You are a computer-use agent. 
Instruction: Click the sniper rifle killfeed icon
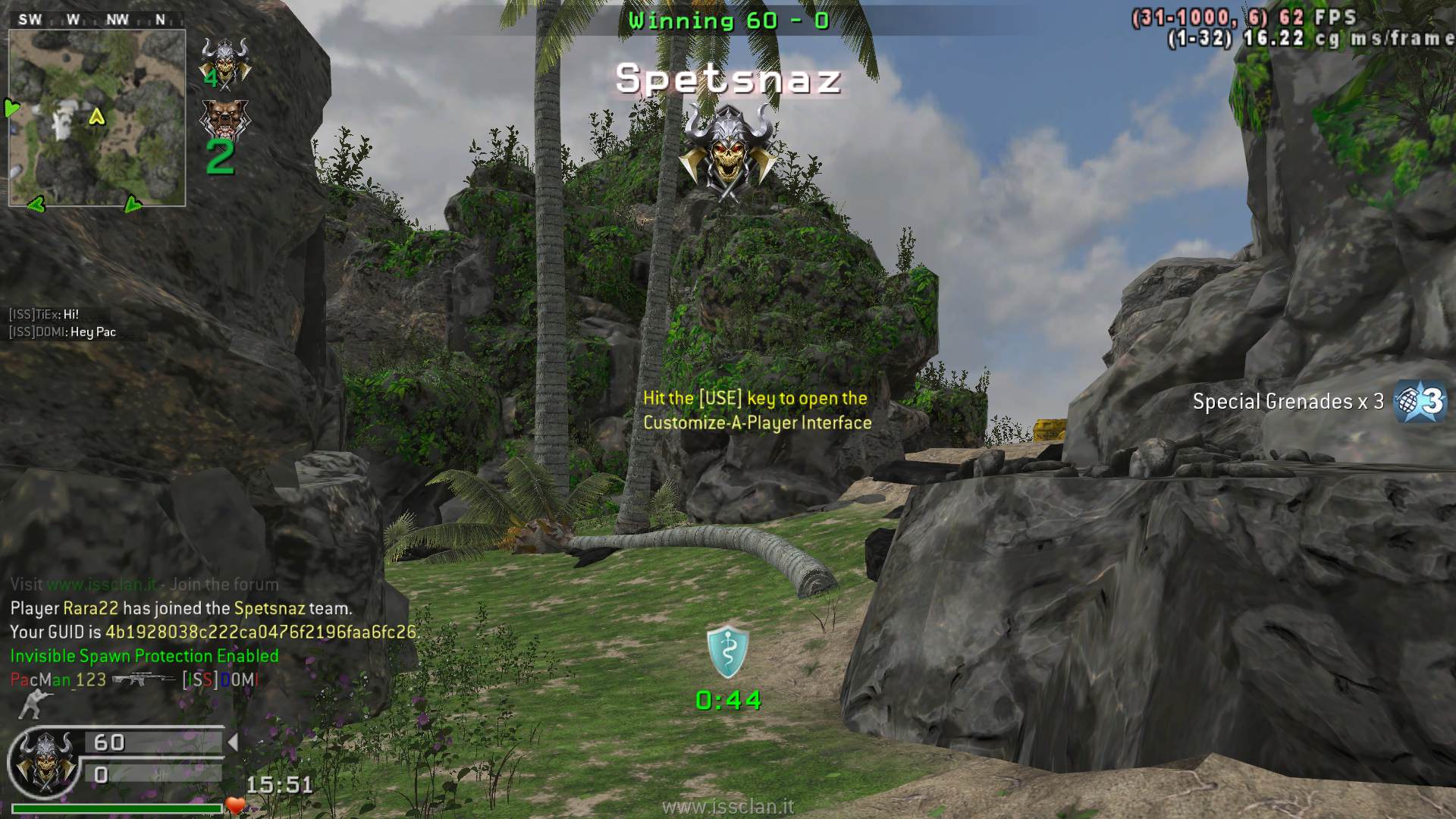pos(144,679)
